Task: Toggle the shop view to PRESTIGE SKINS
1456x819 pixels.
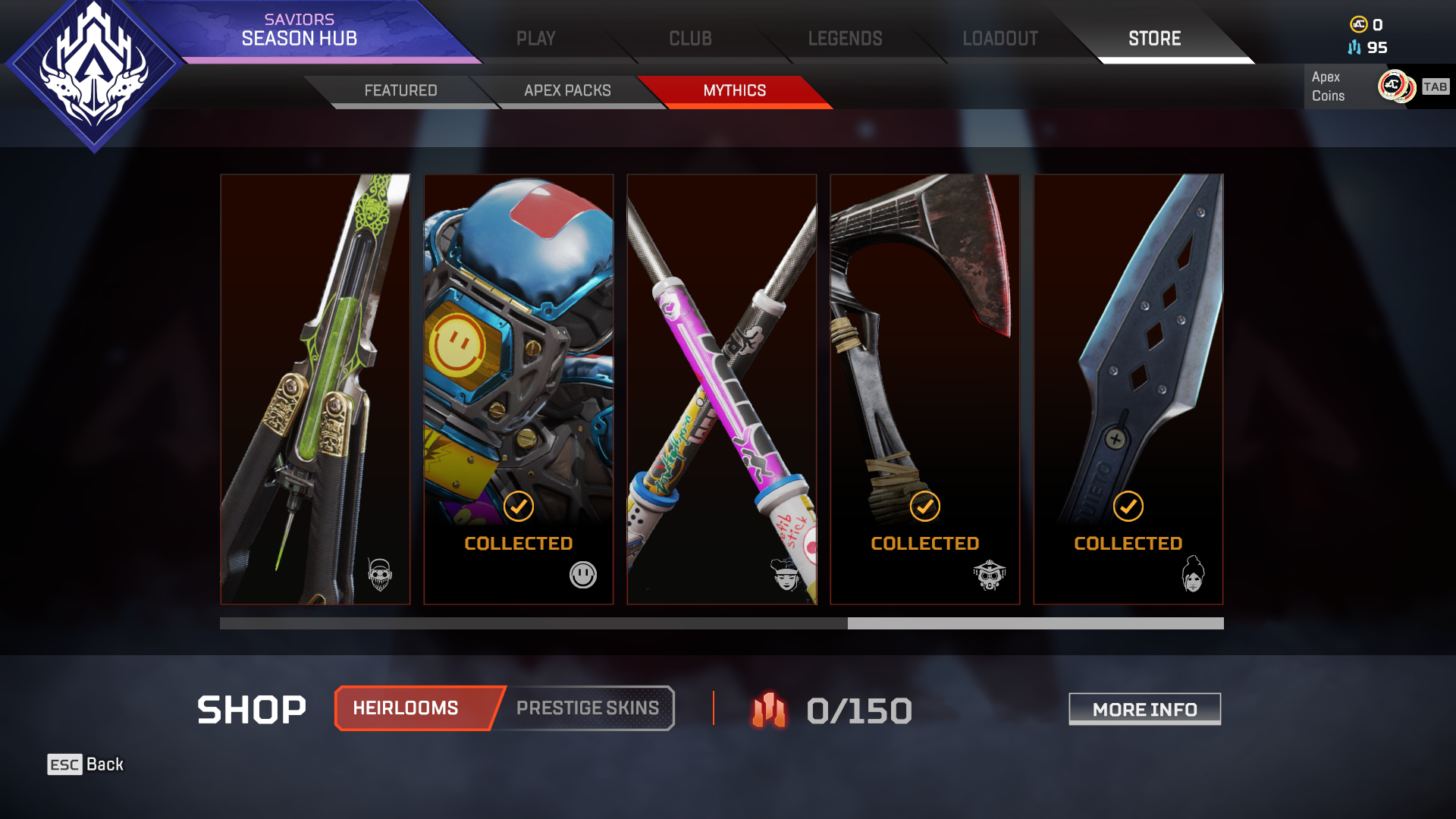Action: [587, 708]
